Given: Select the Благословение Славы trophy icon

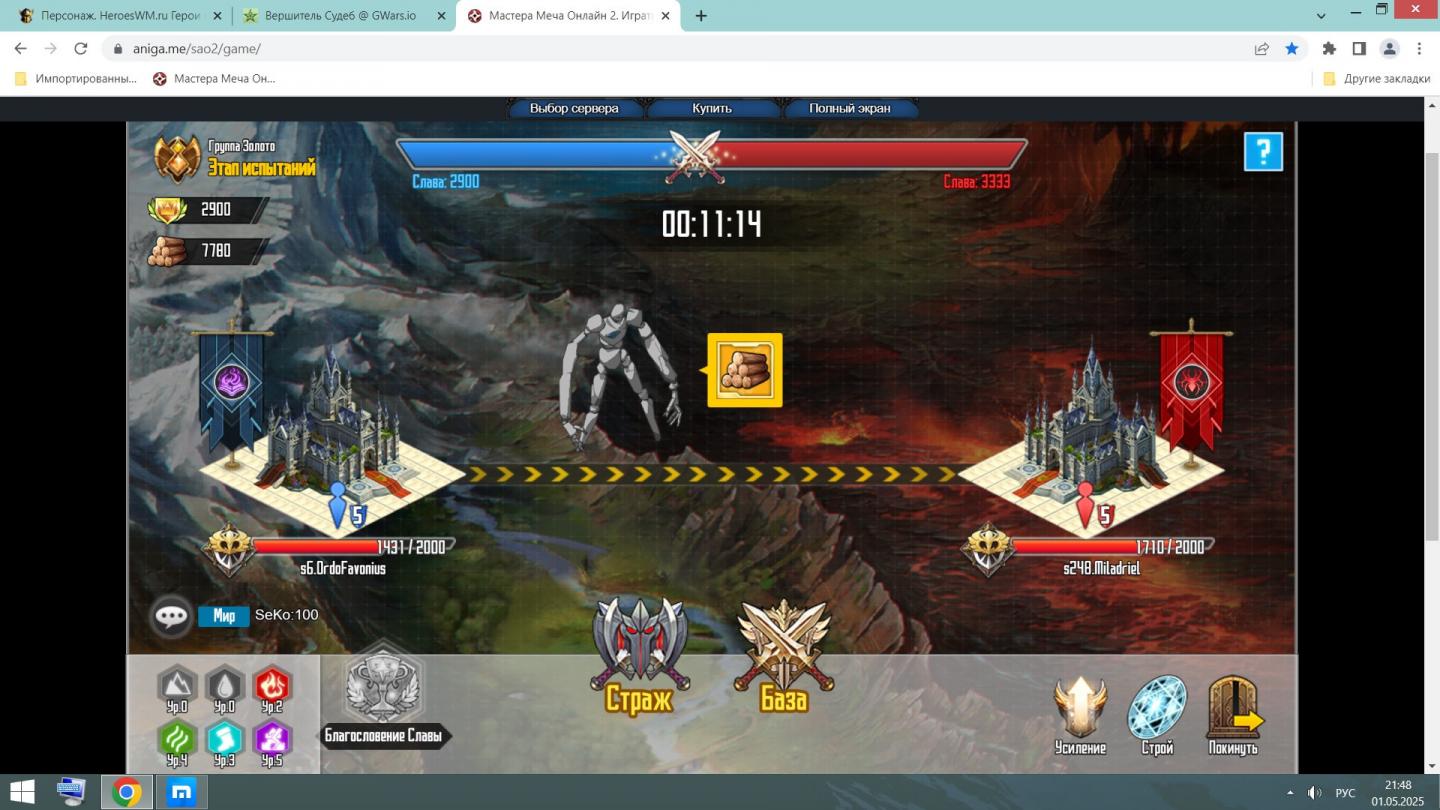Looking at the screenshot, I should (383, 688).
